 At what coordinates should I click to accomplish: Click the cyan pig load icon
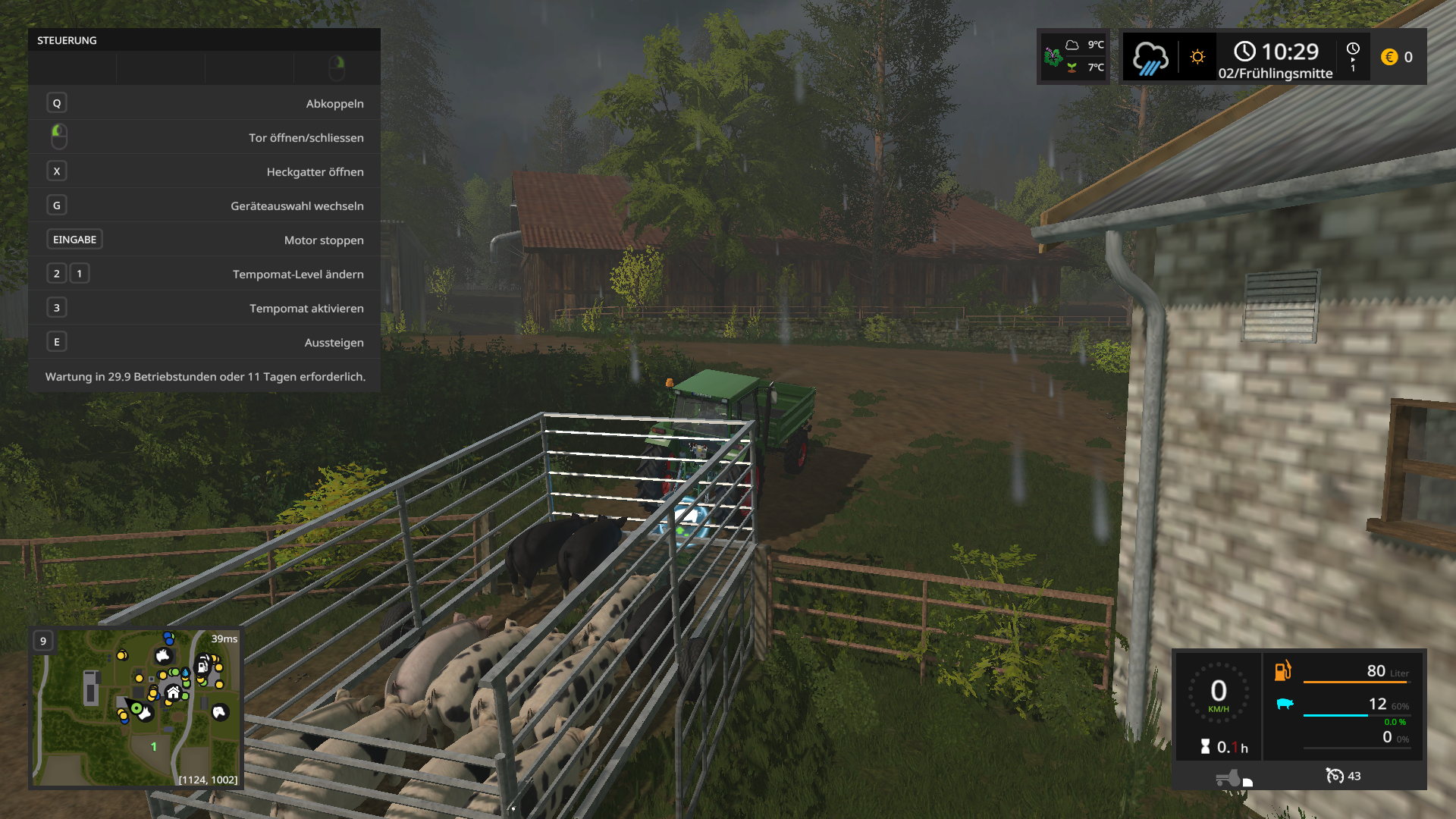tap(1284, 704)
